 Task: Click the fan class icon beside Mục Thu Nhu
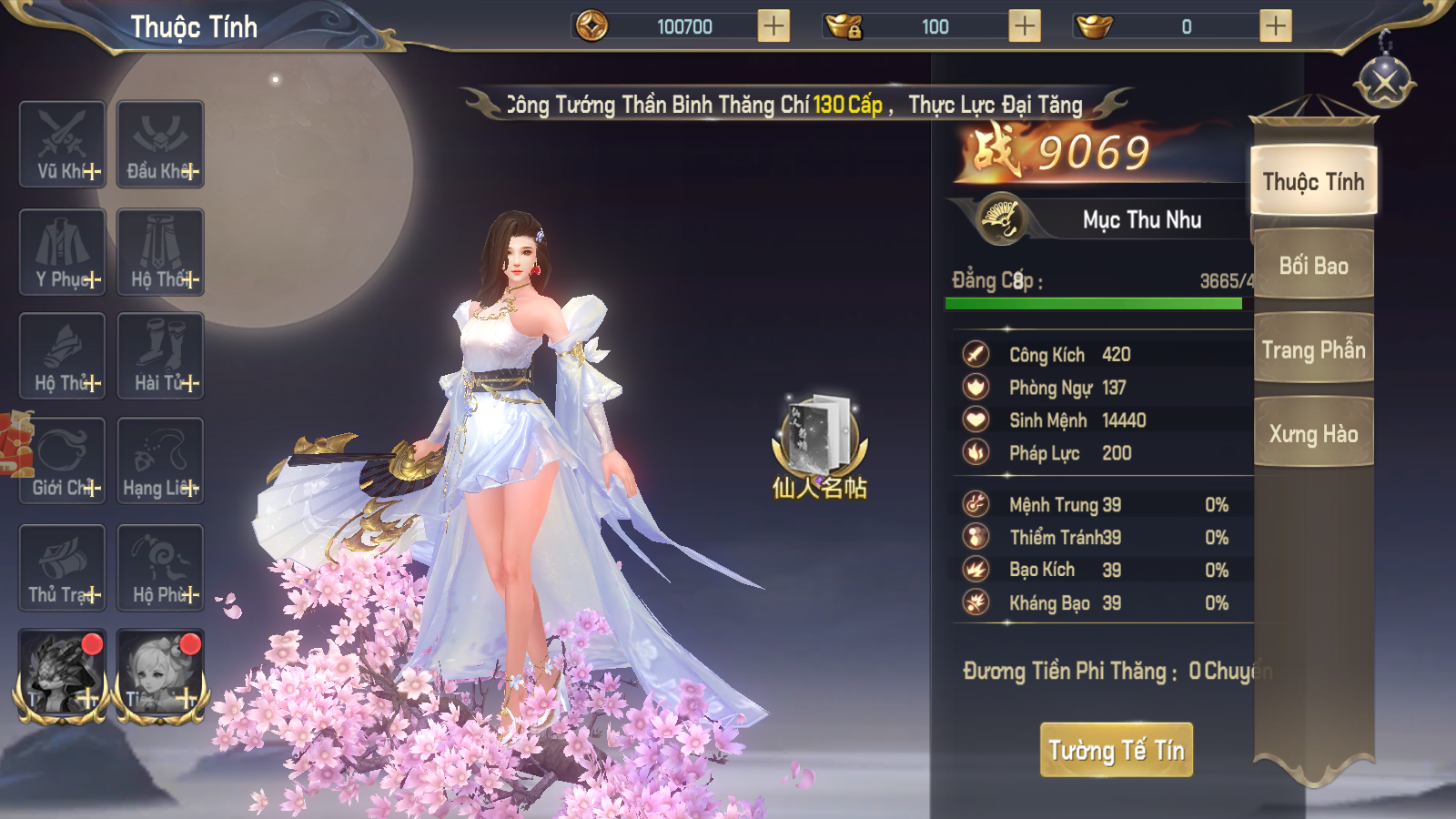coord(1000,219)
